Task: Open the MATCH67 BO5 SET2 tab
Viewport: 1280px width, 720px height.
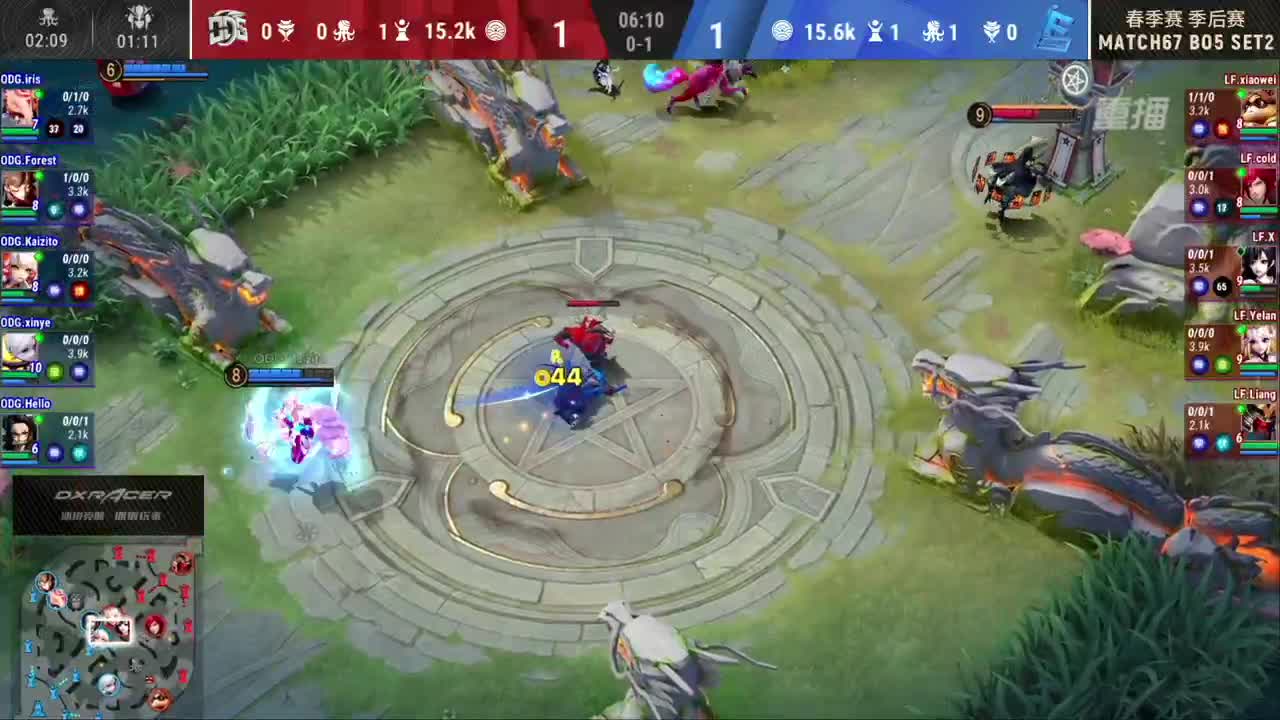Action: point(1185,42)
